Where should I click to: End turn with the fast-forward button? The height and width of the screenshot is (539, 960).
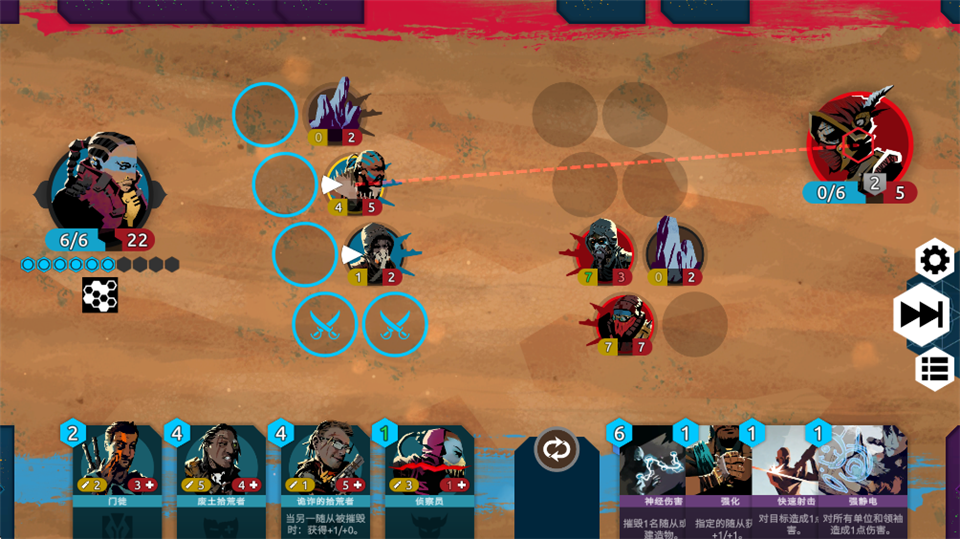pyautogui.click(x=921, y=315)
